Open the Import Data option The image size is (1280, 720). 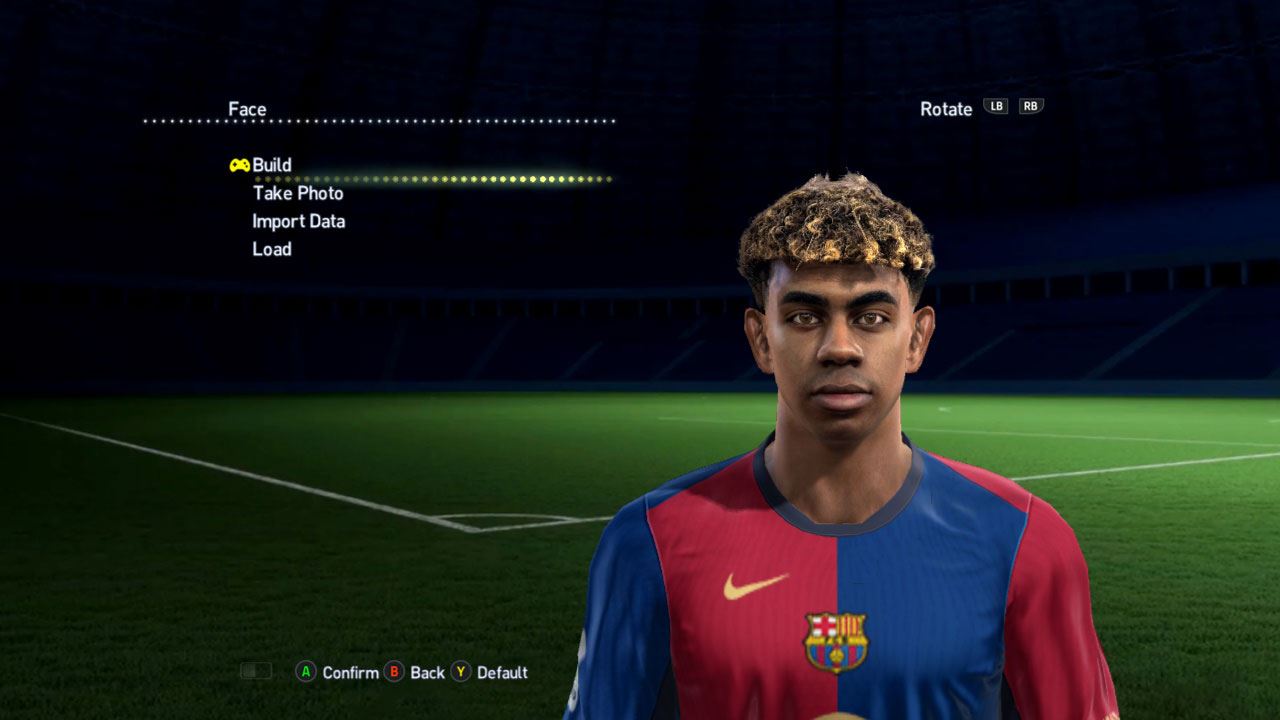(x=298, y=221)
